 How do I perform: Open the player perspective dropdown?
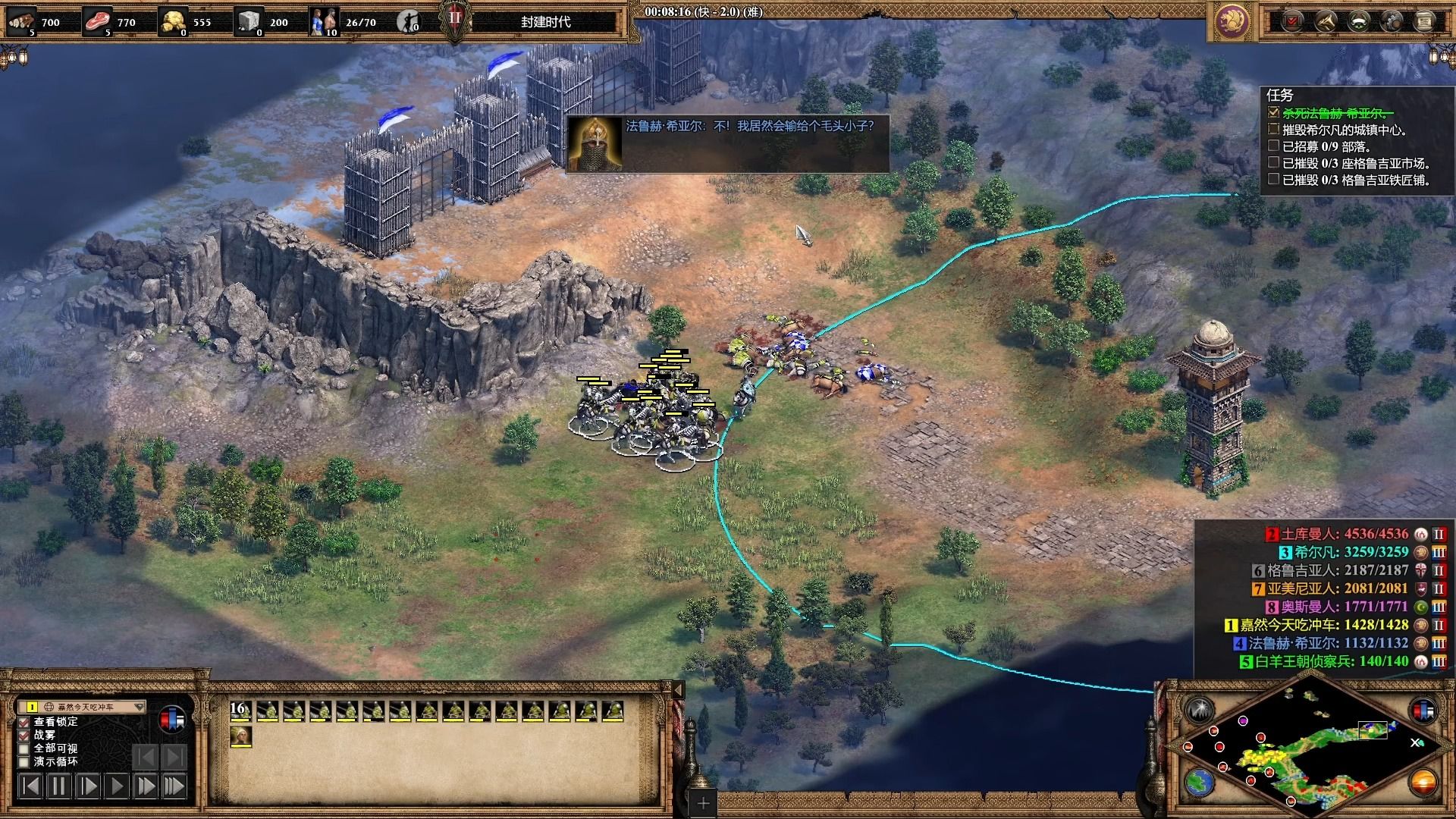tap(139, 707)
